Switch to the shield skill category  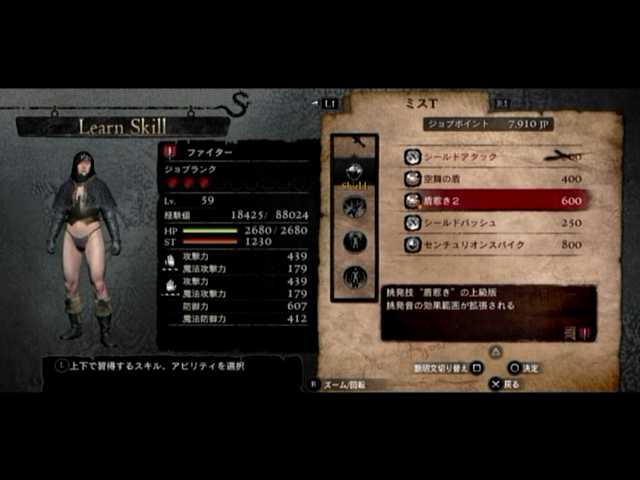pyautogui.click(x=354, y=173)
